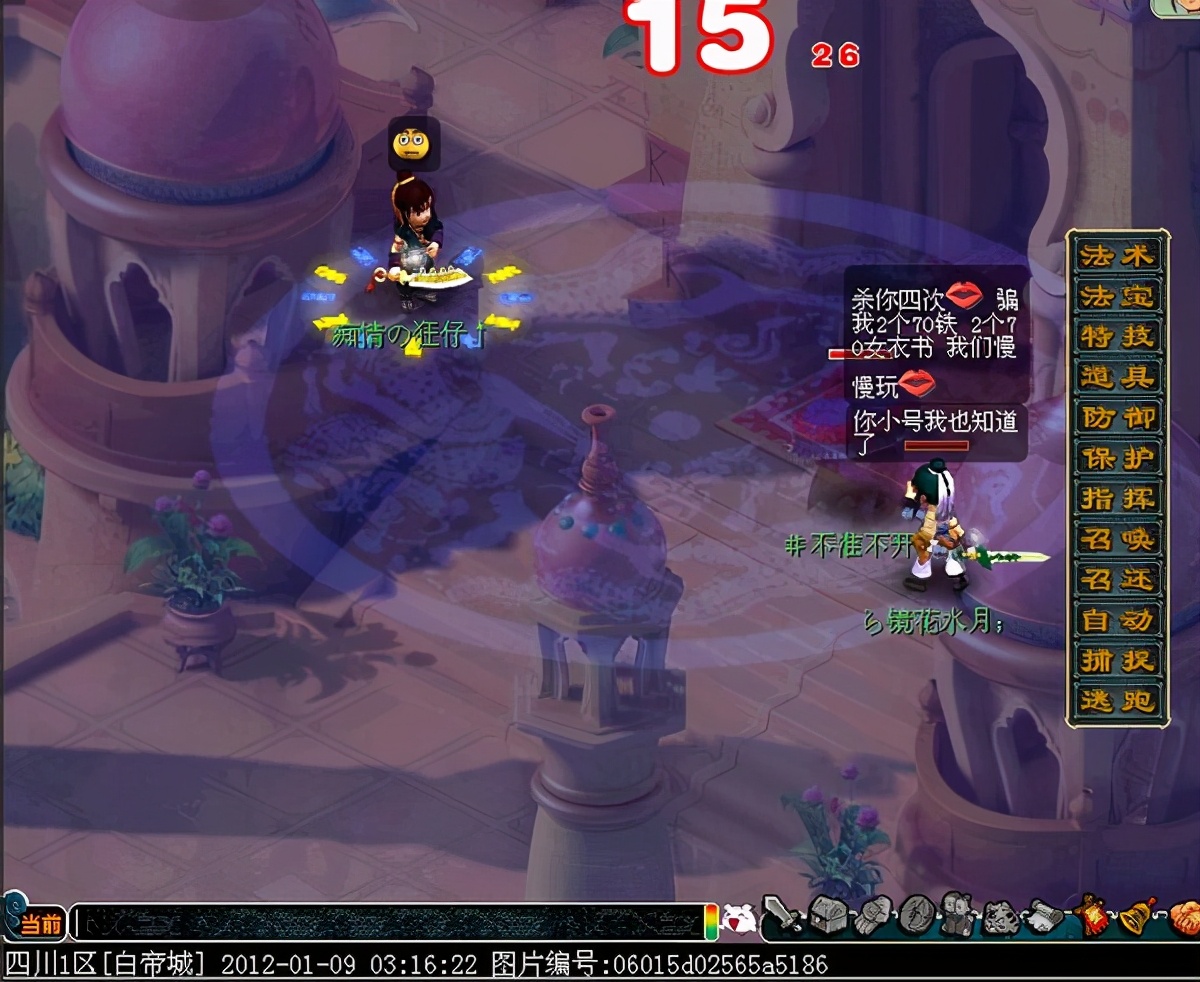Activate the 指挥 command button
The height and width of the screenshot is (982, 1200).
[1118, 499]
